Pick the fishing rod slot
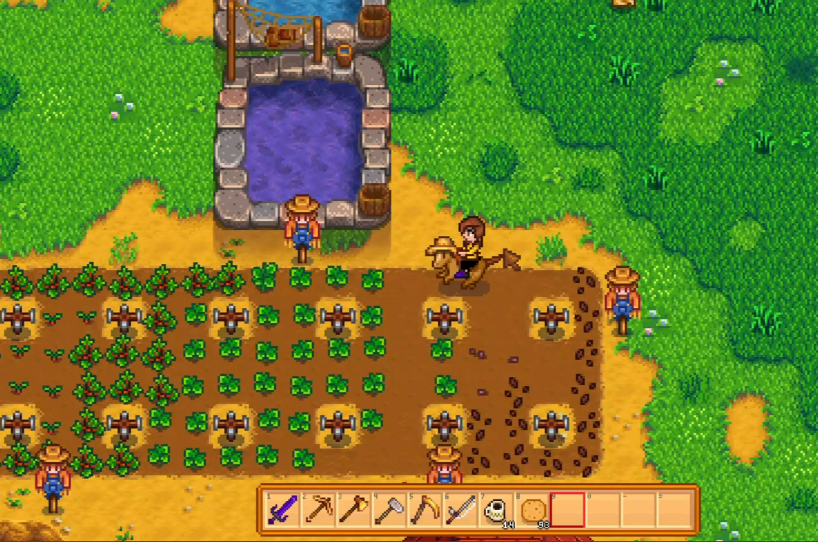The width and height of the screenshot is (818, 542). 460,510
